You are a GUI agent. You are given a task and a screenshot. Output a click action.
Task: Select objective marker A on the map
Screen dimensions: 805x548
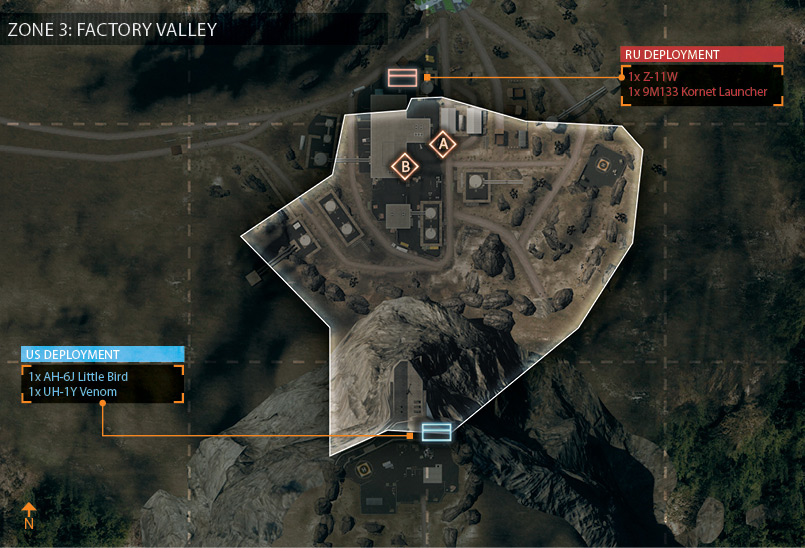[441, 144]
